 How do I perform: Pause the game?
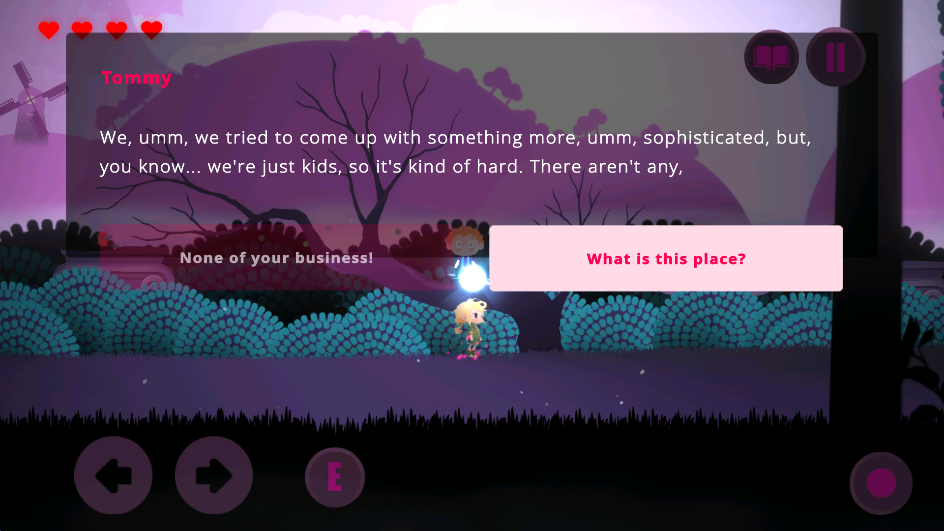point(835,57)
